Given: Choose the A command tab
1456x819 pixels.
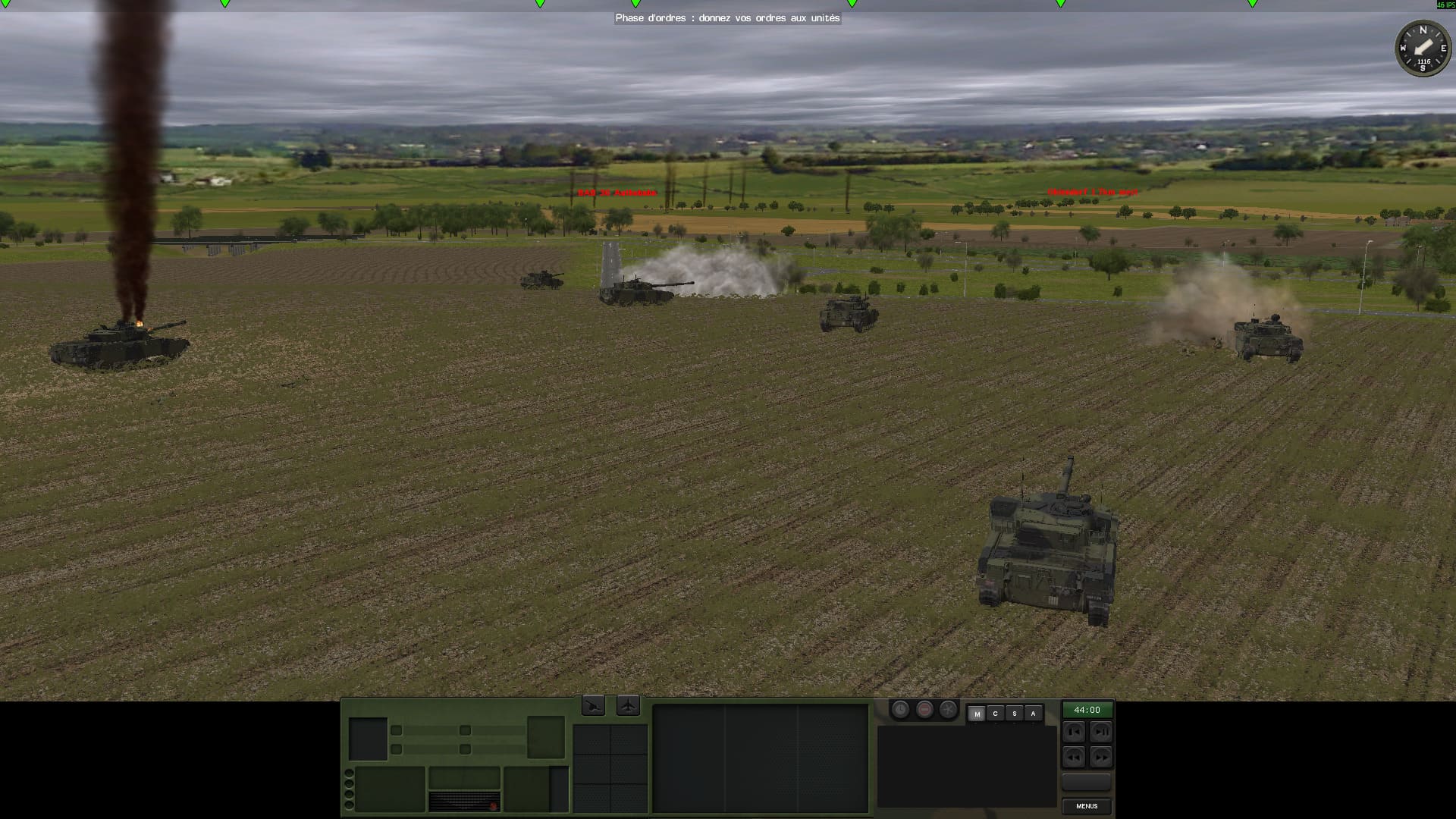Looking at the screenshot, I should (1033, 714).
